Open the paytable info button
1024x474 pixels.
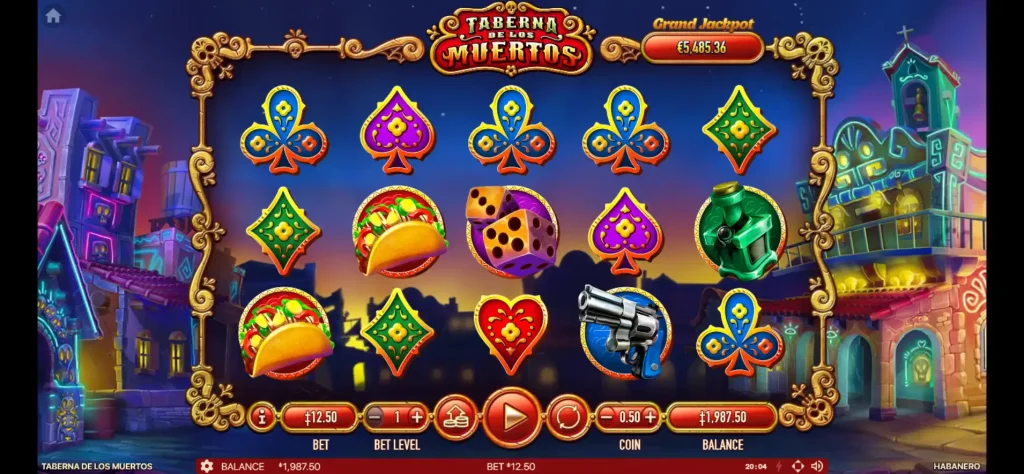coord(262,416)
